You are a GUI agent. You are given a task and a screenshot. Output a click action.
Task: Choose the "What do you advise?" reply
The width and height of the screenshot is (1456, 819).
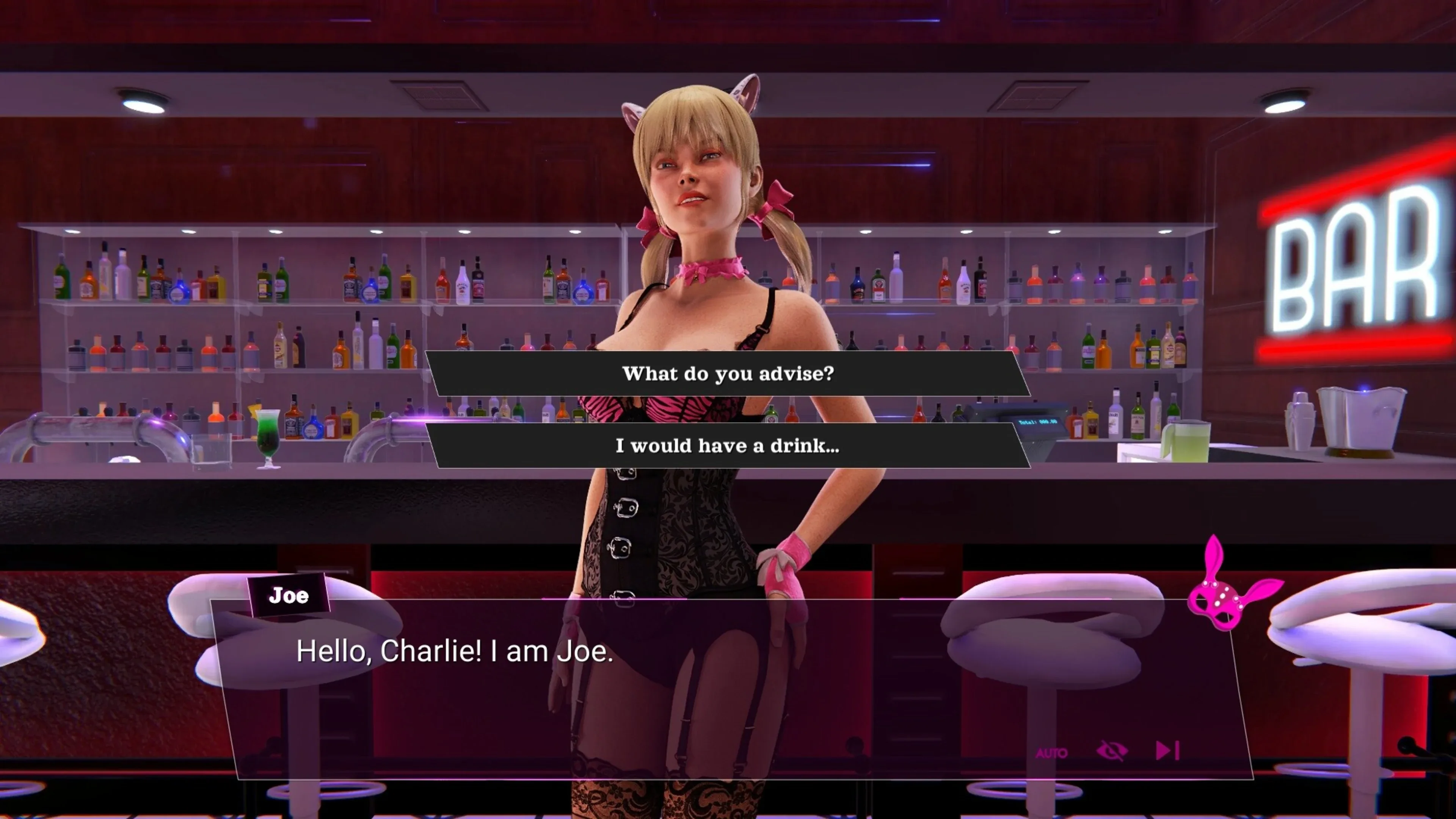pos(728,373)
